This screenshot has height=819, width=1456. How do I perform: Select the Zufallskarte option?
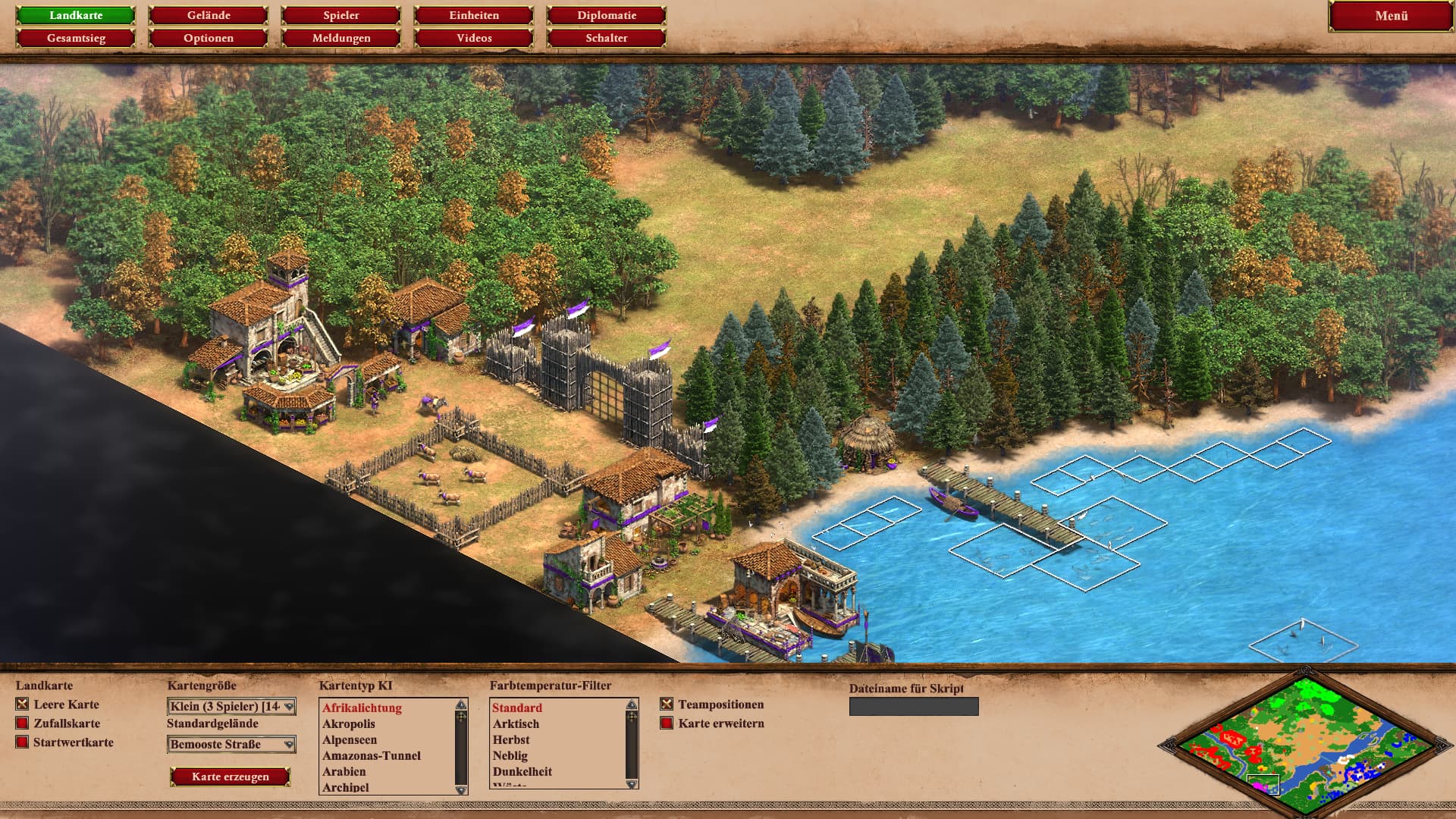tap(22, 723)
